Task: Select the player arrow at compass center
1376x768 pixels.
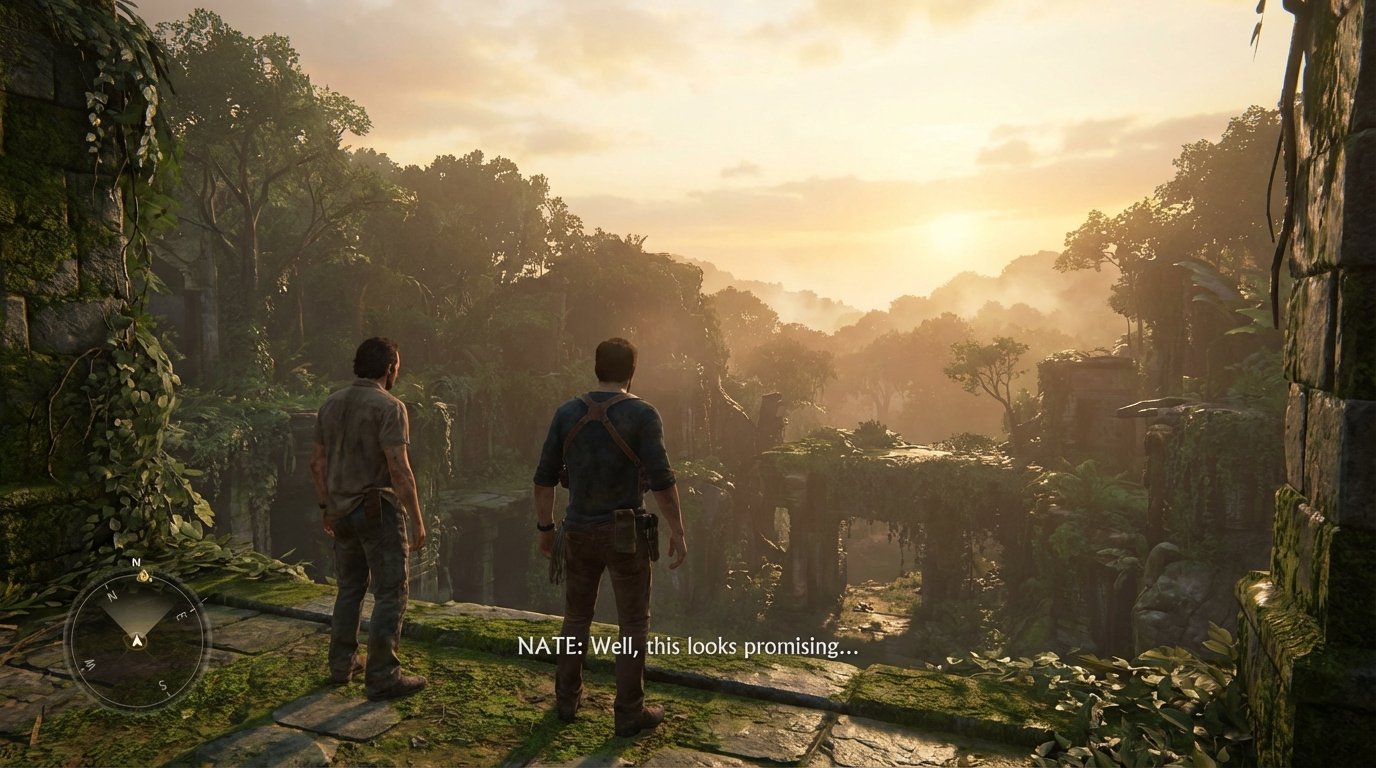Action: 137,641
